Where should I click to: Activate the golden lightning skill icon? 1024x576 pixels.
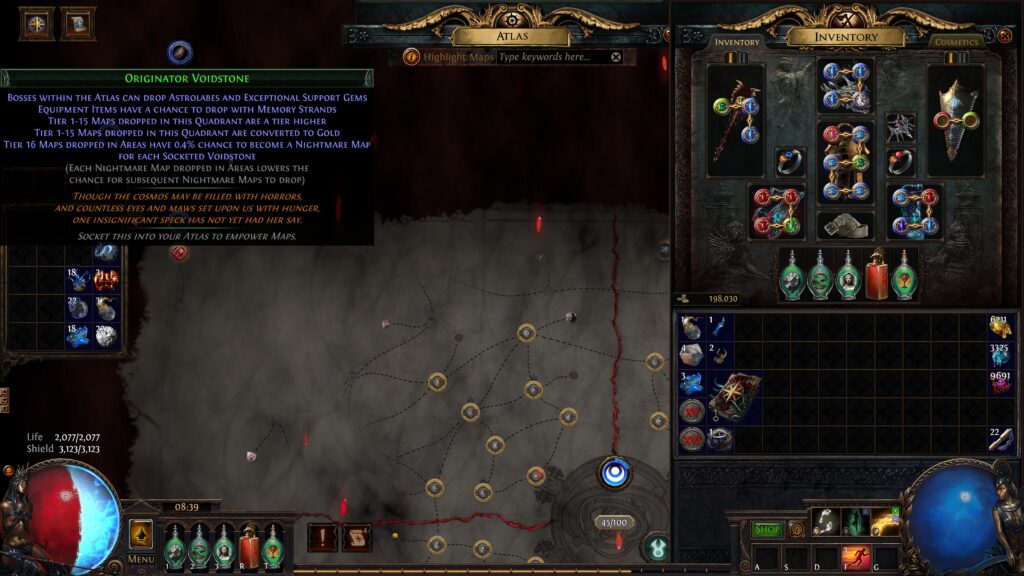tap(884, 521)
